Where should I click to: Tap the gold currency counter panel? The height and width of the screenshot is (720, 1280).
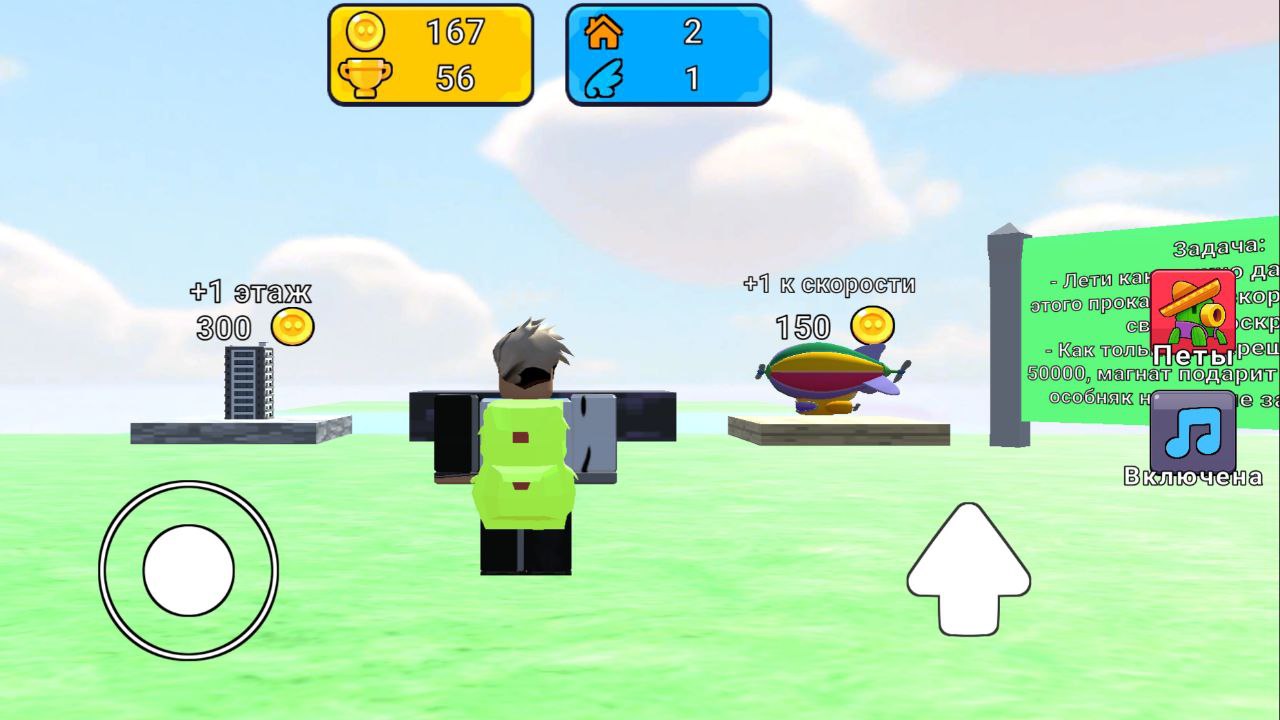430,54
